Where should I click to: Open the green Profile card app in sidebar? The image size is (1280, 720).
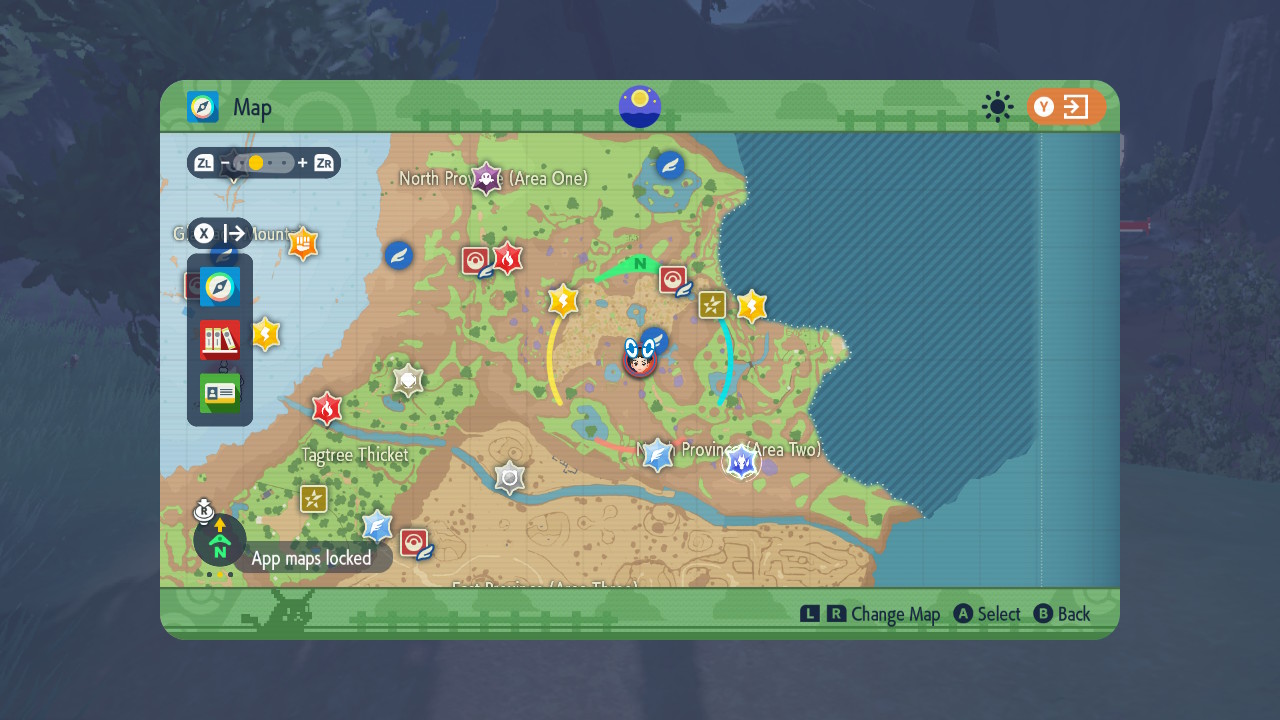(x=218, y=392)
